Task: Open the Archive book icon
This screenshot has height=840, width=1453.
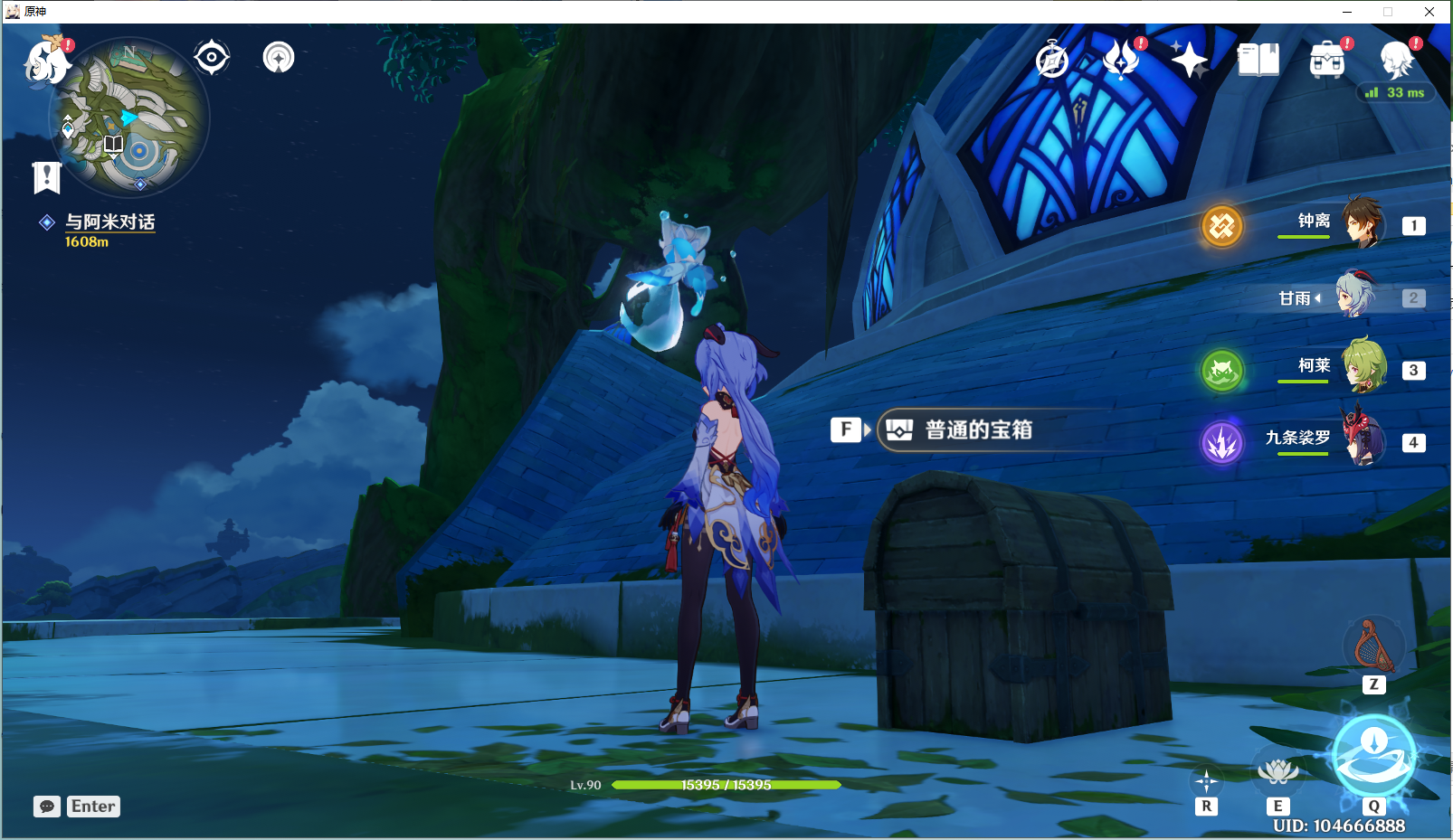Action: pyautogui.click(x=1257, y=60)
